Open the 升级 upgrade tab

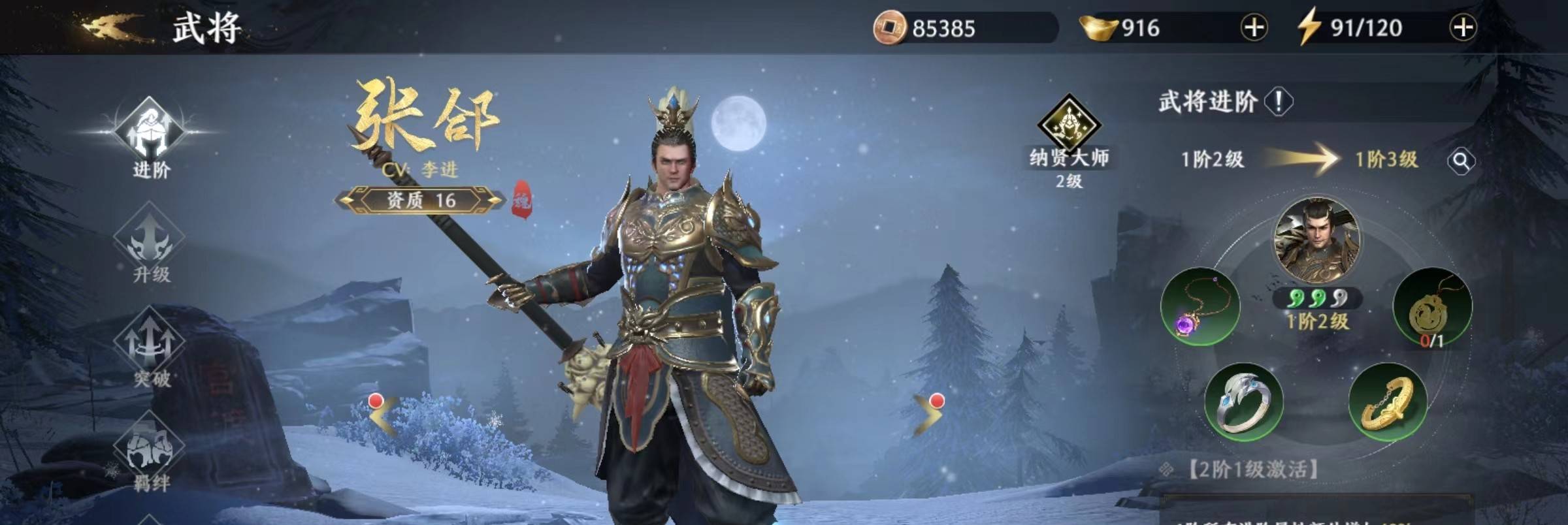point(150,243)
